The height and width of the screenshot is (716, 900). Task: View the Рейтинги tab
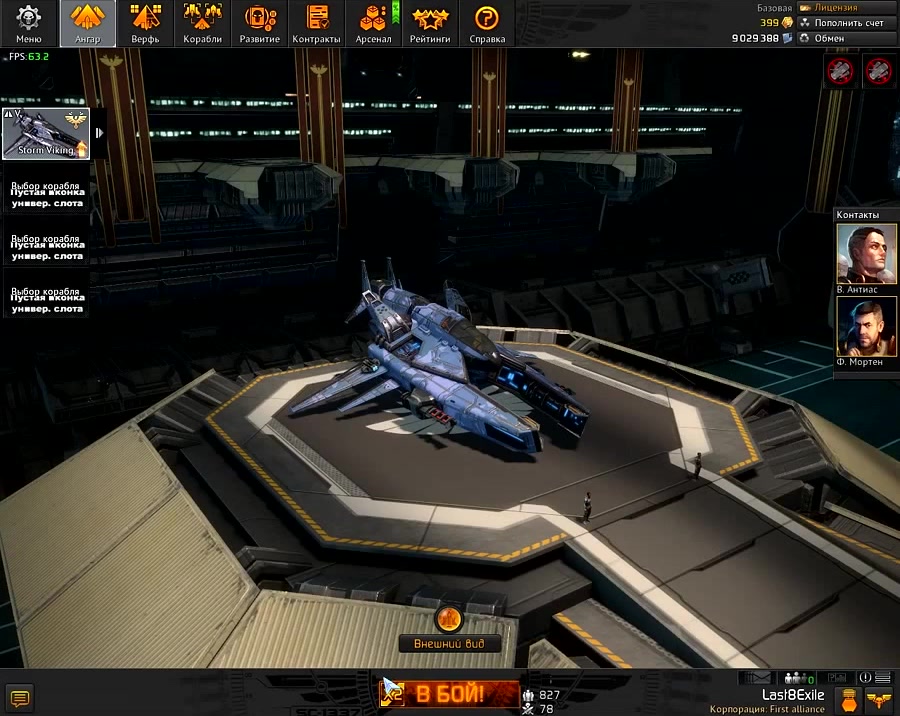(430, 23)
